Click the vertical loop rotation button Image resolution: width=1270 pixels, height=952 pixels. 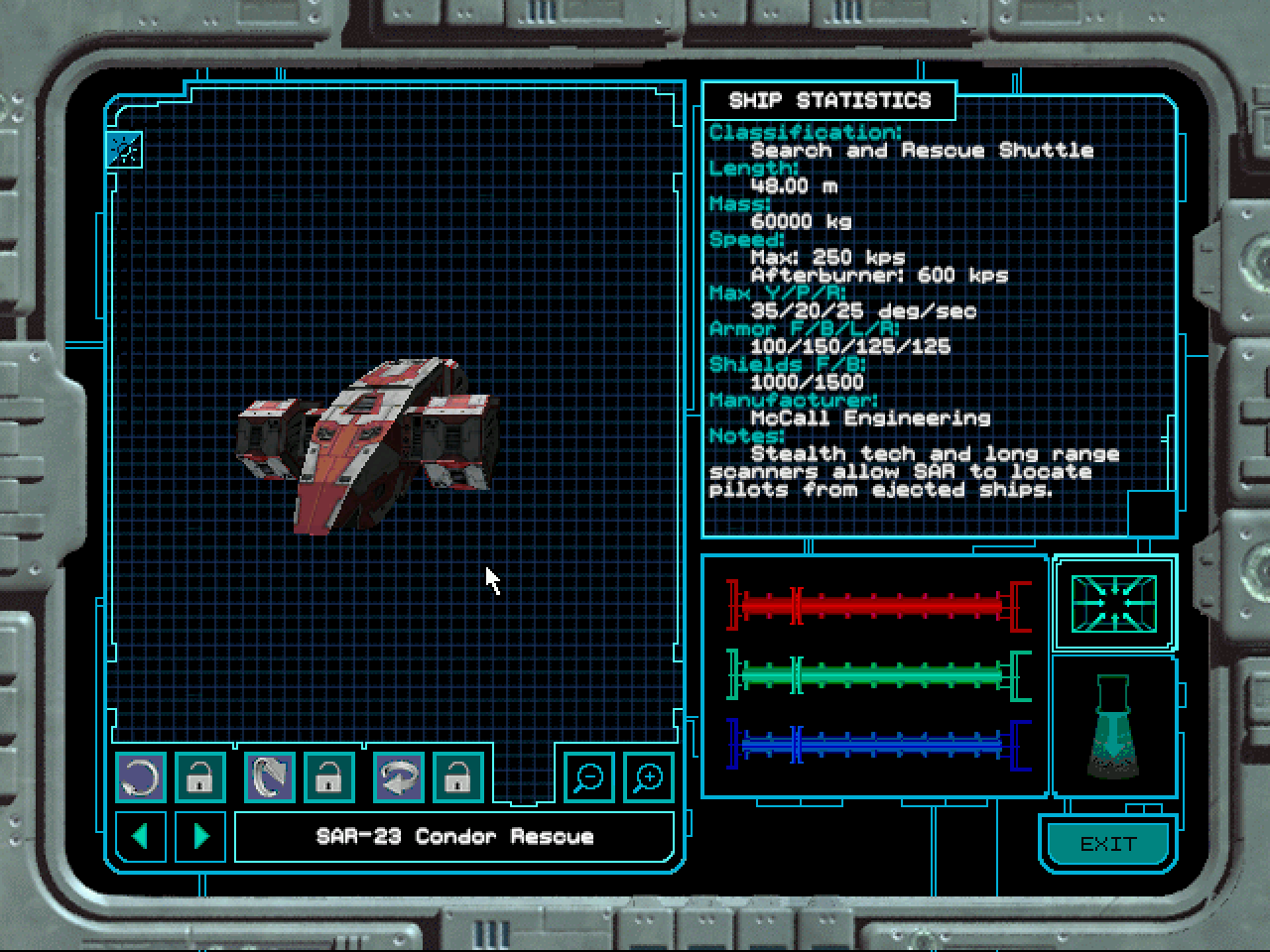click(269, 776)
